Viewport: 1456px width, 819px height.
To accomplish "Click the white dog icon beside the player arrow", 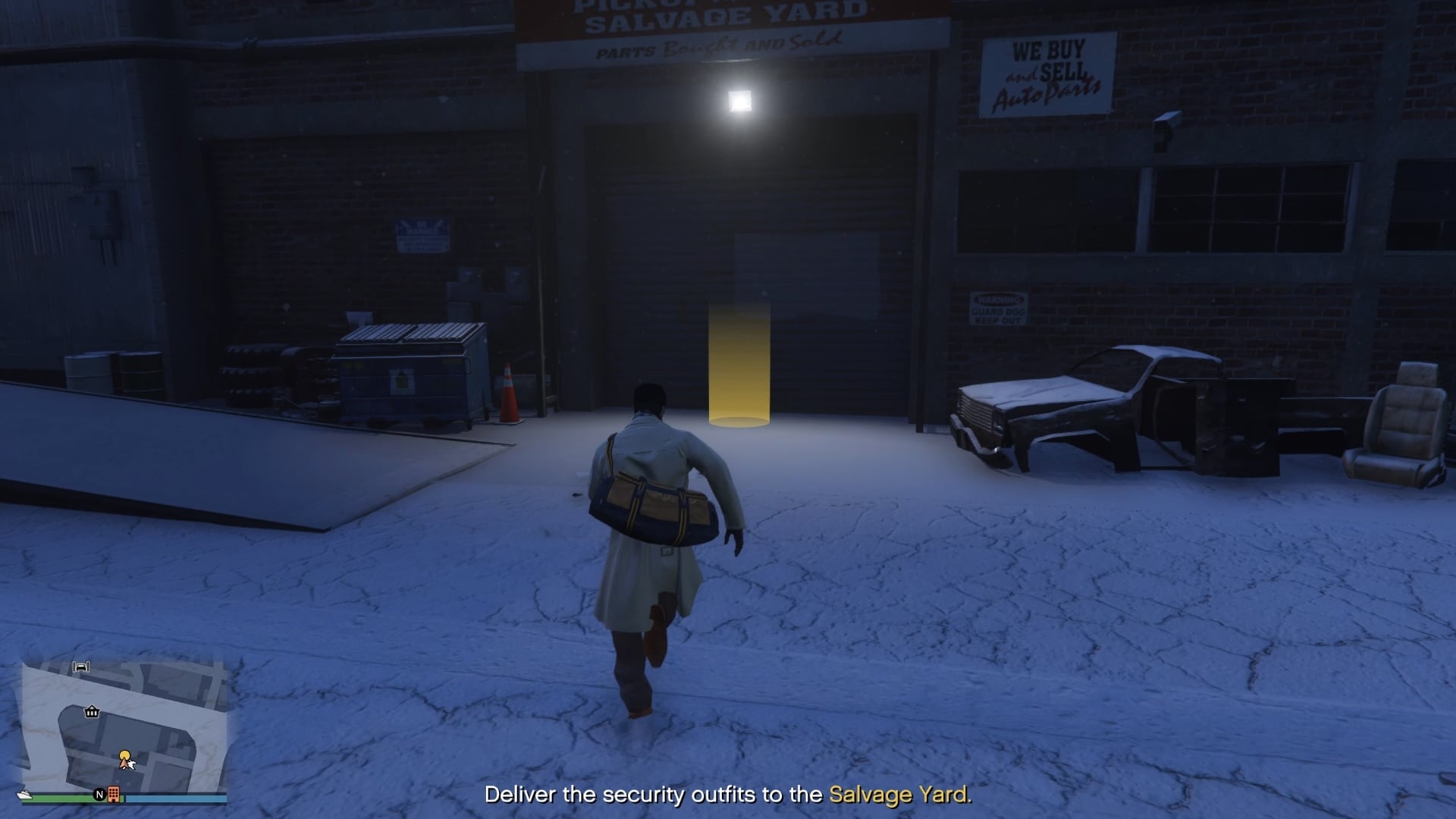I will [133, 764].
